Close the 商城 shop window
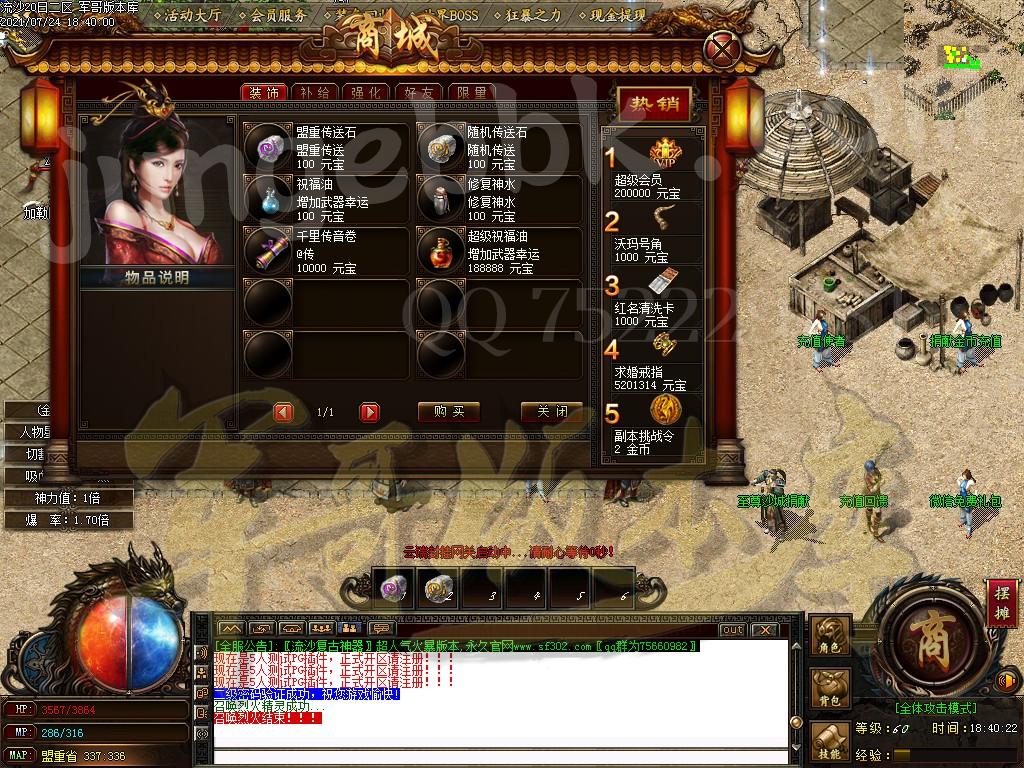Screen dimensions: 1024x768 click(722, 47)
